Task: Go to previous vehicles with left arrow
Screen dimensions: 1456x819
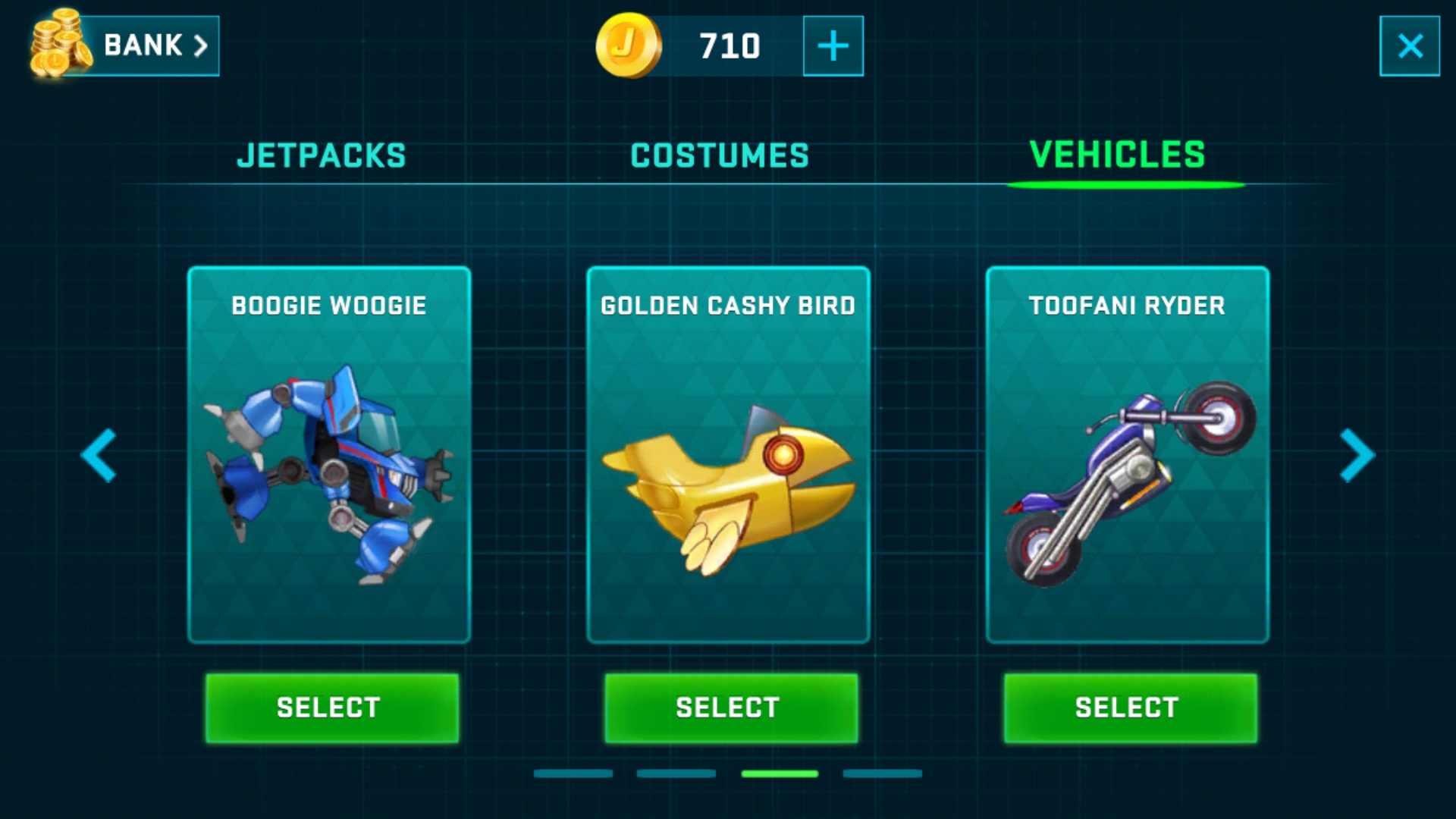Action: click(99, 455)
